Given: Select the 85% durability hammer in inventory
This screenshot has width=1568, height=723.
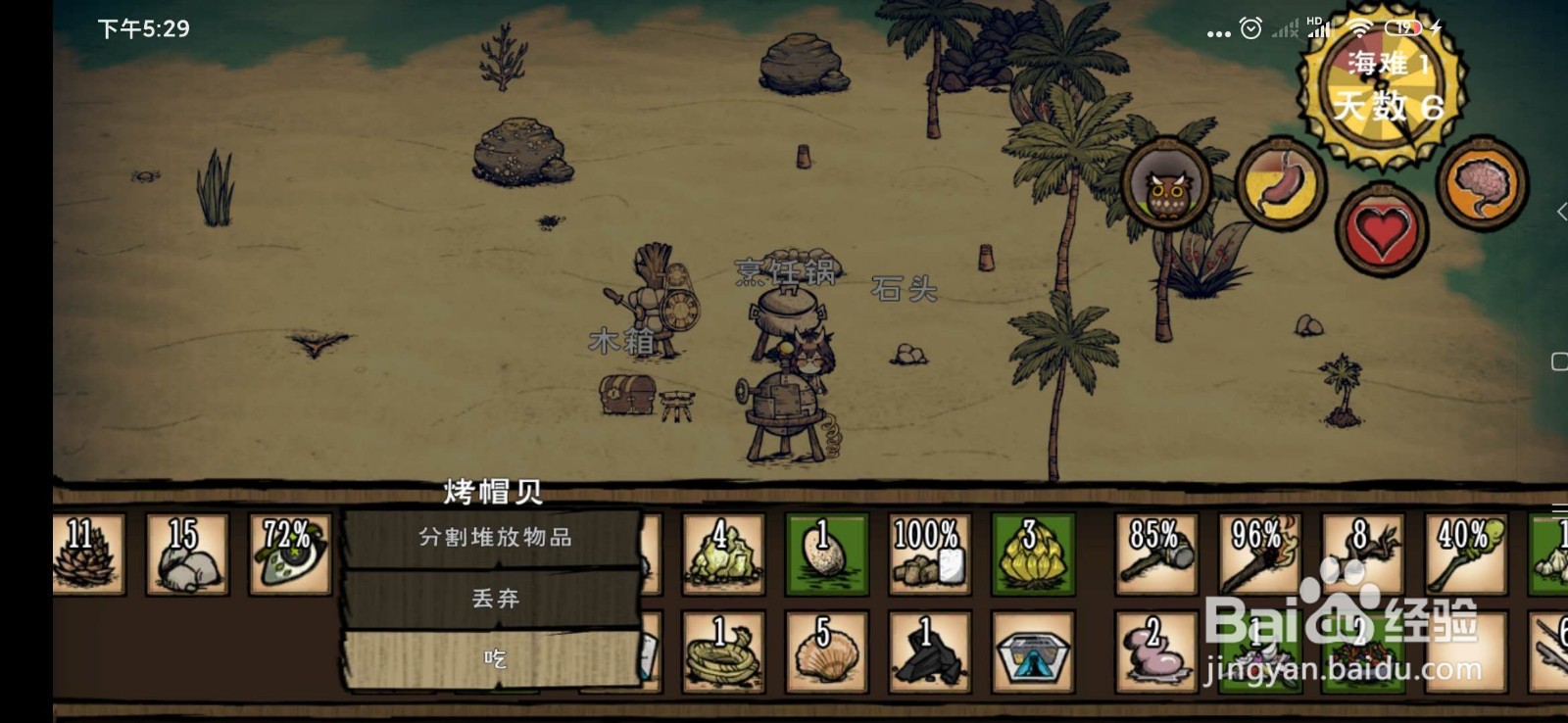Looking at the screenshot, I should (x=1156, y=554).
